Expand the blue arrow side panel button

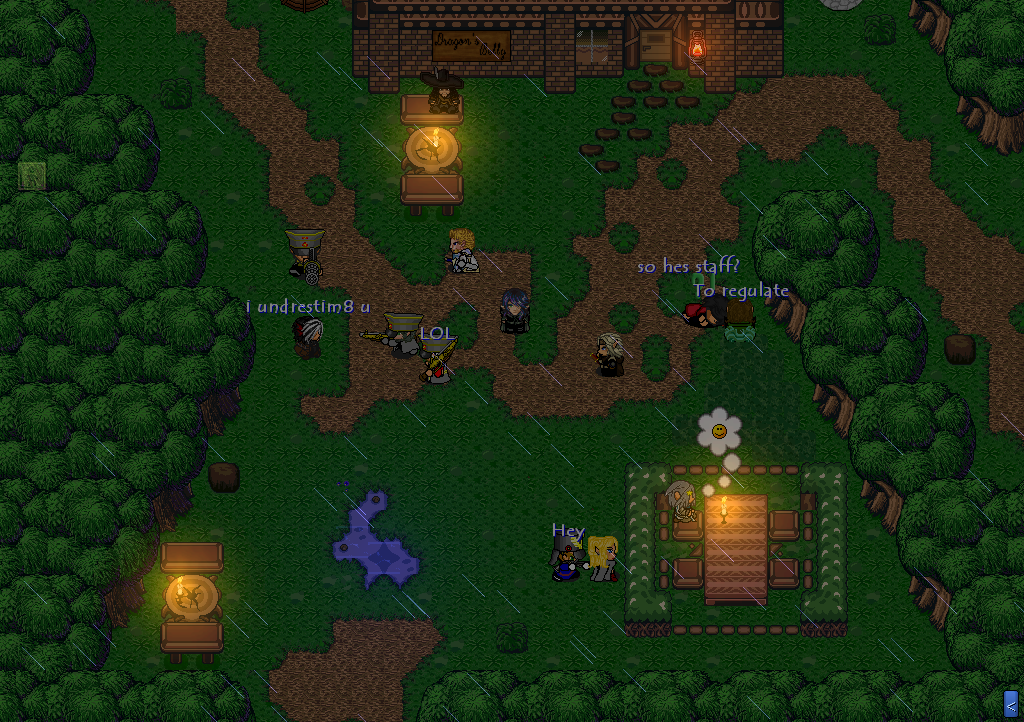pos(1010,703)
